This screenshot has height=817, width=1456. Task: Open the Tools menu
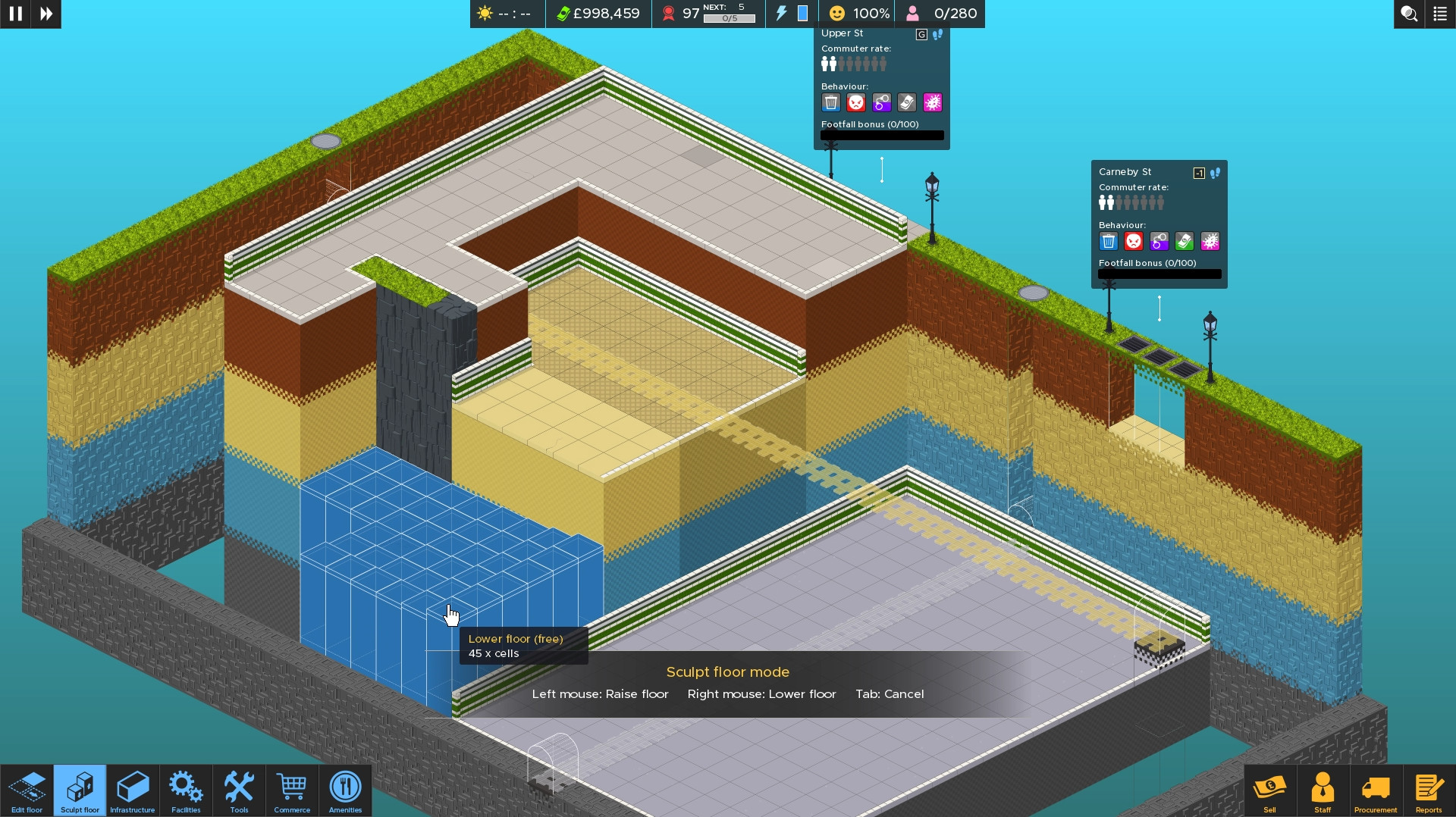coord(239,790)
